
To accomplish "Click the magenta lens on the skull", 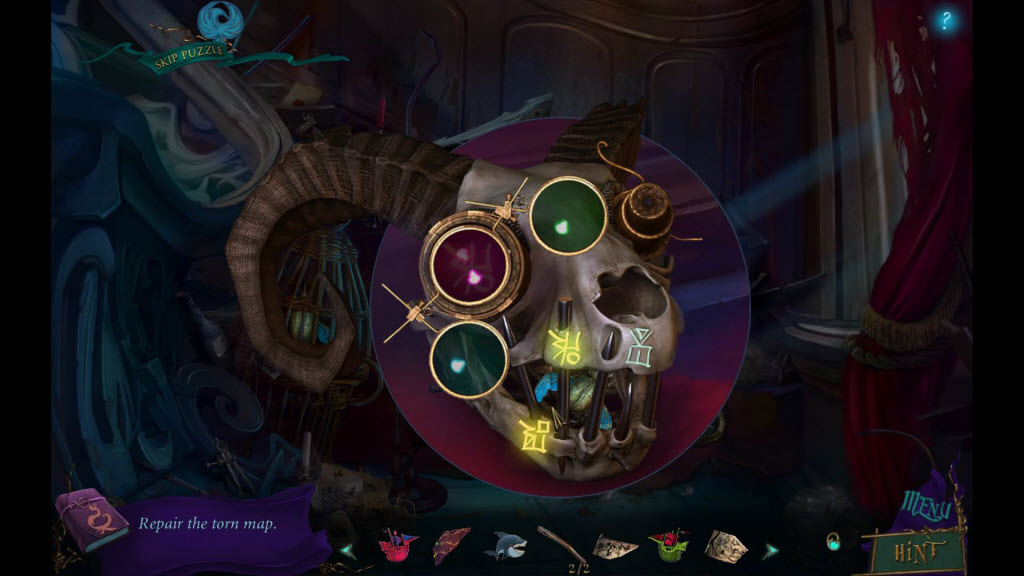I will click(x=472, y=267).
